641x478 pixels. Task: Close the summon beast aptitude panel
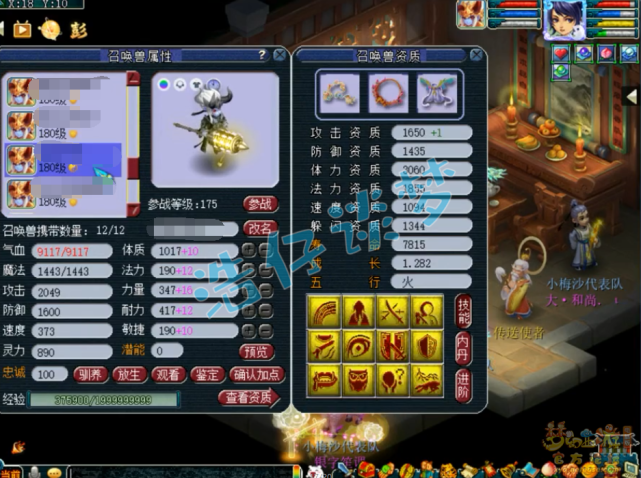point(477,56)
